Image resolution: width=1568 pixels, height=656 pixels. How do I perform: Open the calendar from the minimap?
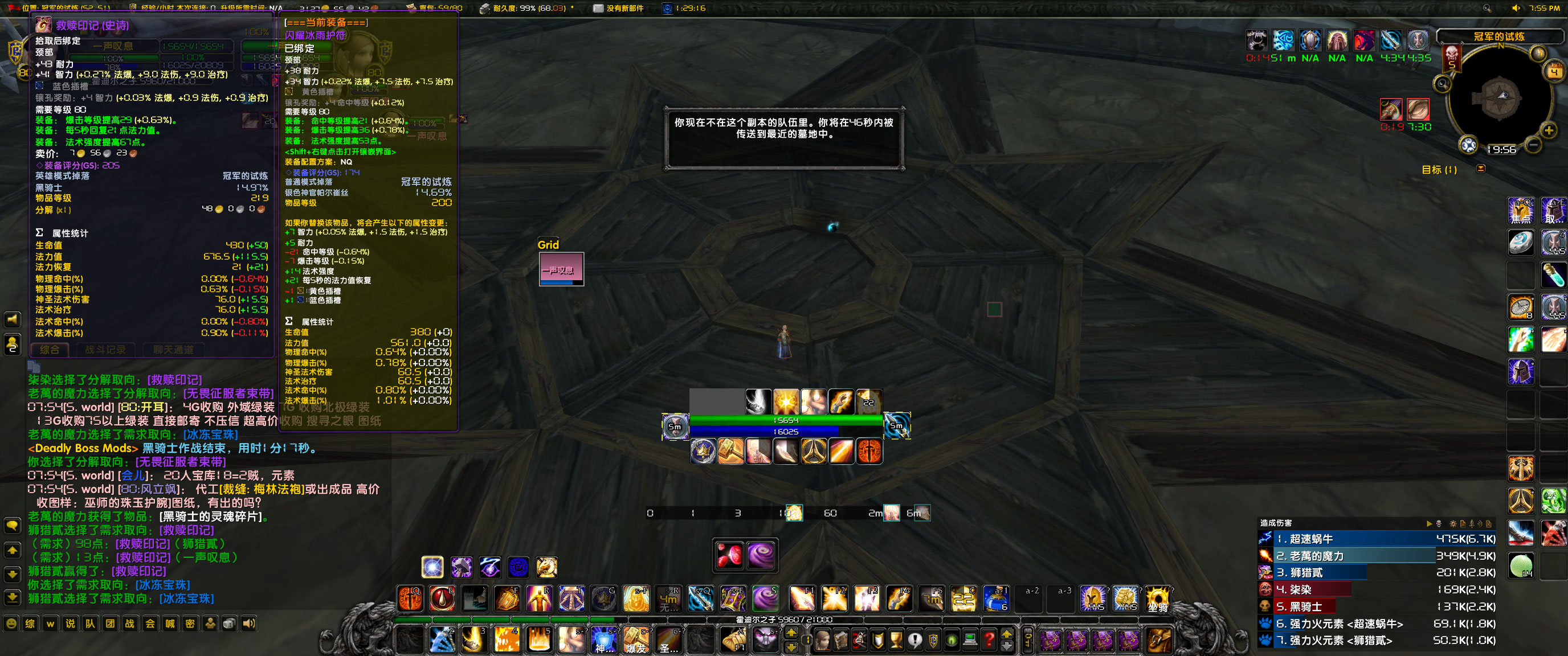(x=1554, y=71)
